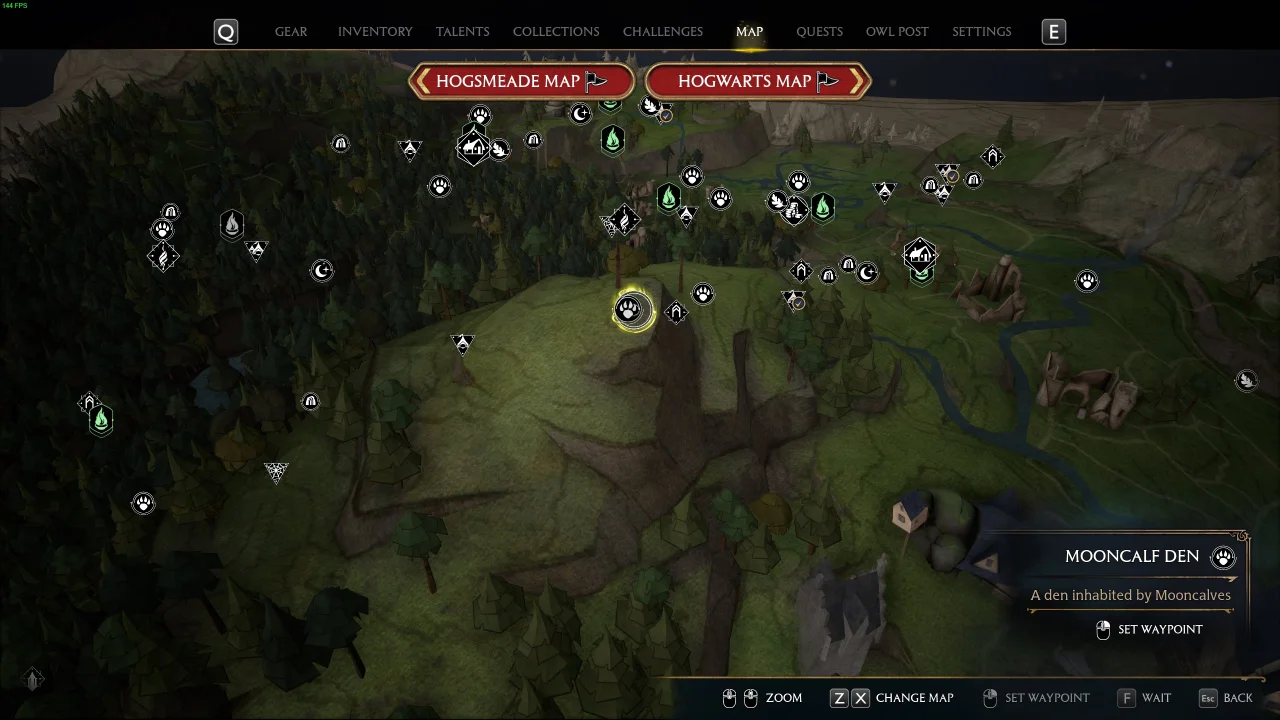This screenshot has height=720, width=1280.
Task: Check the Owl Post tab
Action: (x=897, y=32)
